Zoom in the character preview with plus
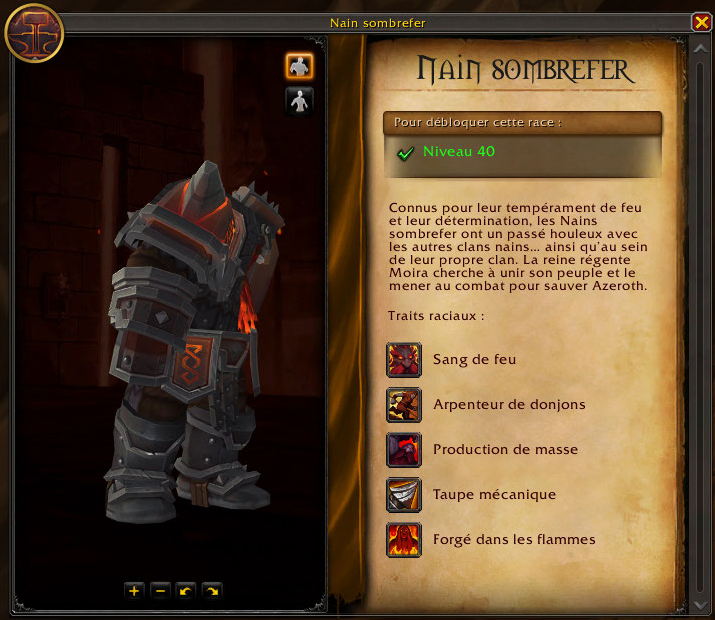Screen dimensions: 715x620 134,591
